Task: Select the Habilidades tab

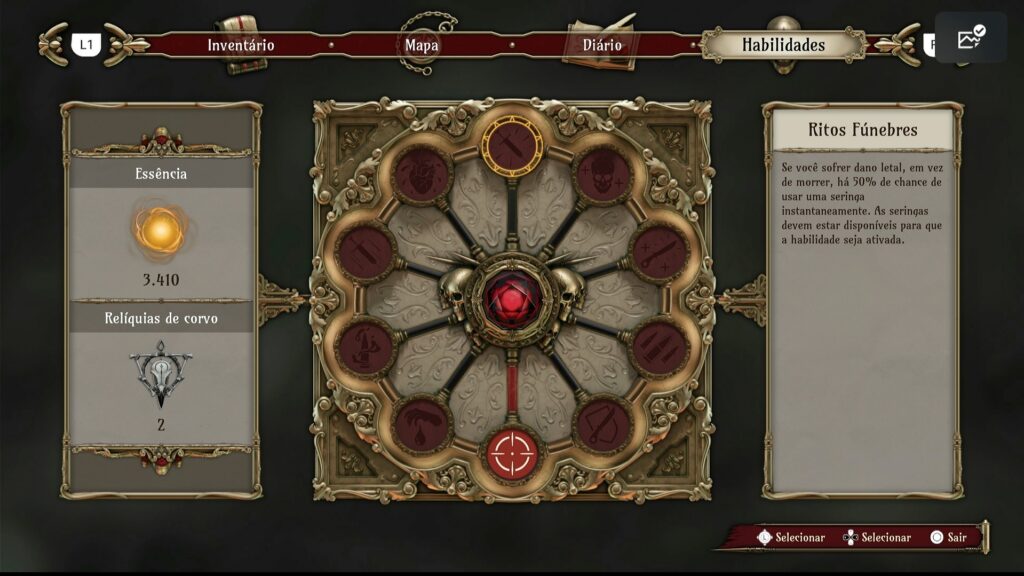Action: [x=783, y=45]
